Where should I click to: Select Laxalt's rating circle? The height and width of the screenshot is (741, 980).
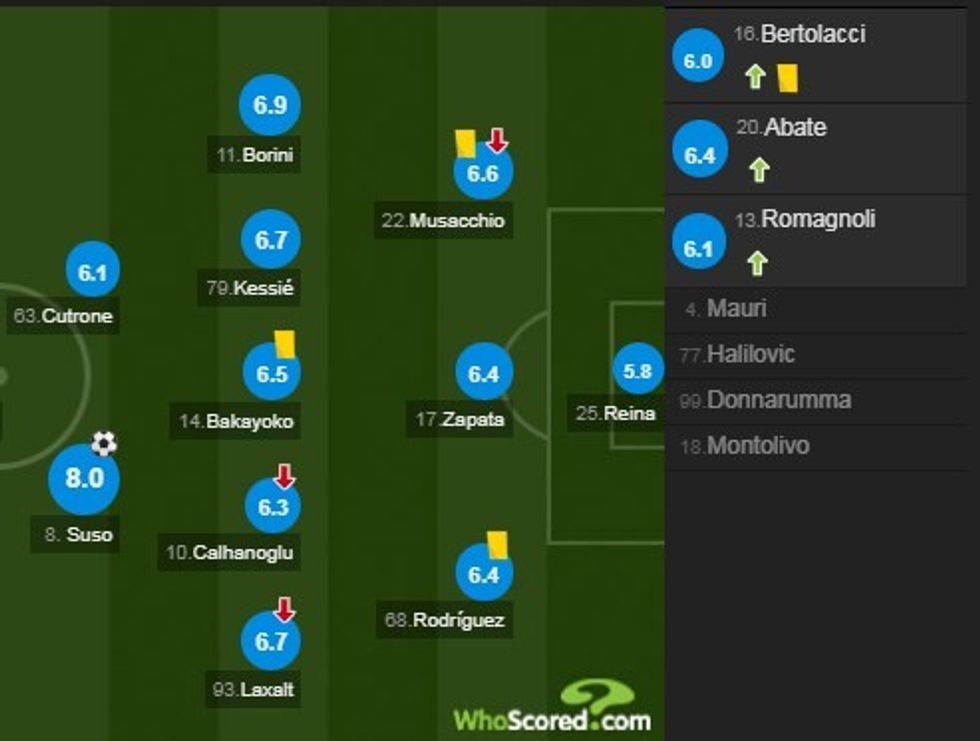(x=271, y=641)
